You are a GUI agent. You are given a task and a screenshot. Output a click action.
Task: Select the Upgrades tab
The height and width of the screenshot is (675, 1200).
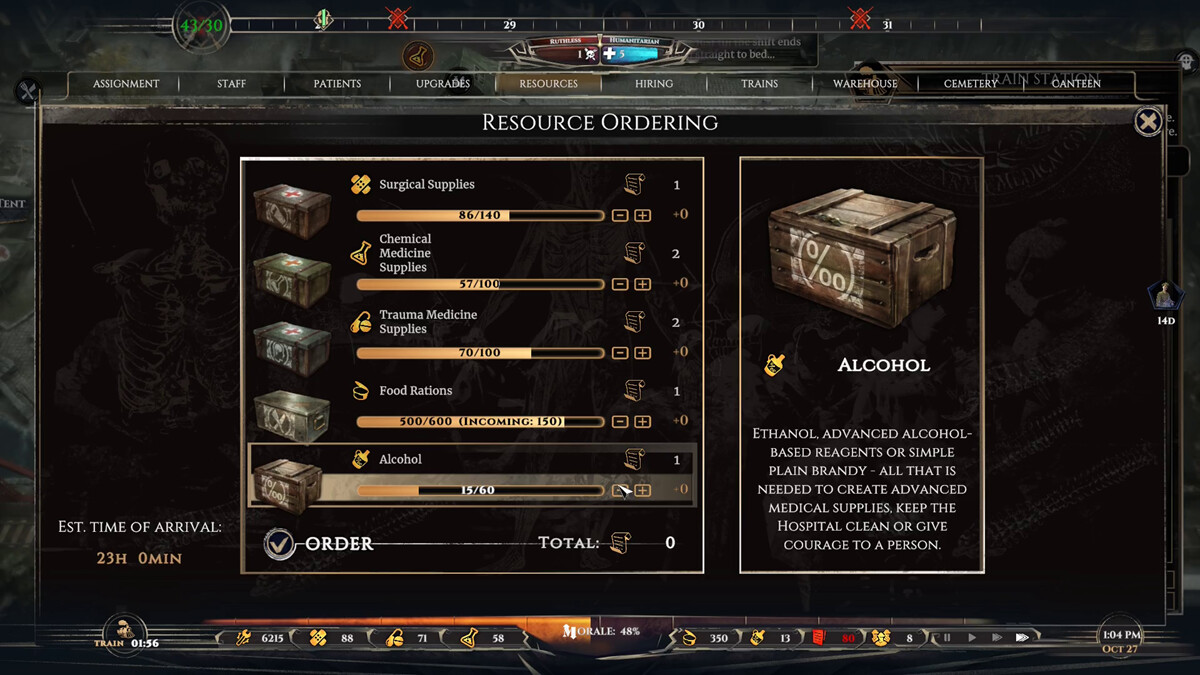click(x=443, y=84)
